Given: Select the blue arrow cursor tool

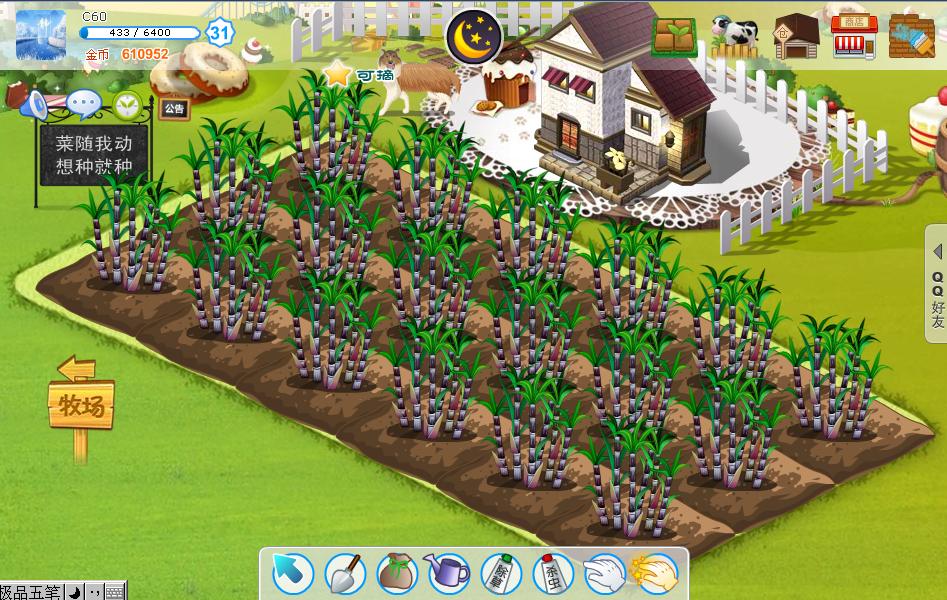Looking at the screenshot, I should (x=293, y=573).
